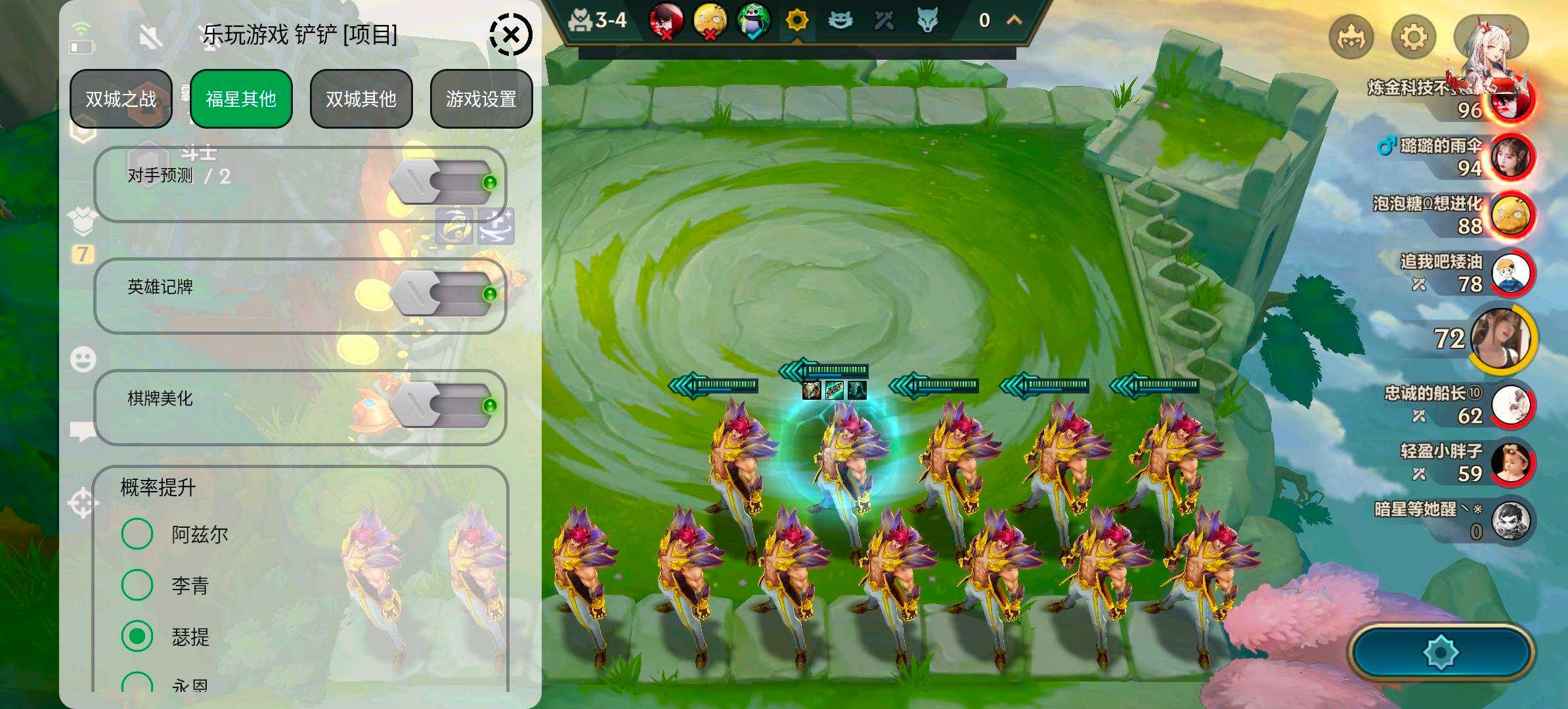Choose 李青 under 概率提升
The image size is (1568, 709).
137,585
